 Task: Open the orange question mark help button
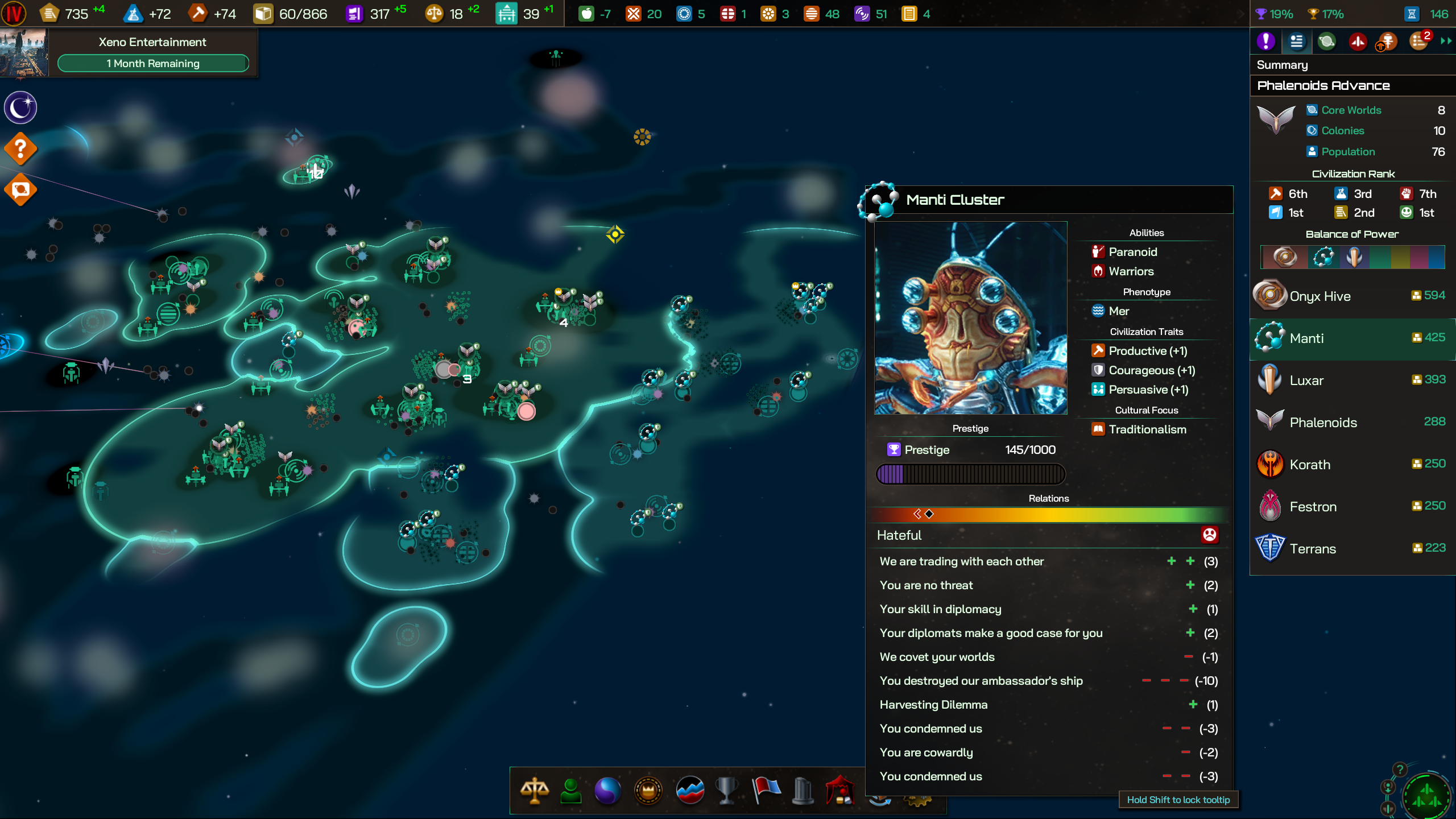tap(20, 149)
